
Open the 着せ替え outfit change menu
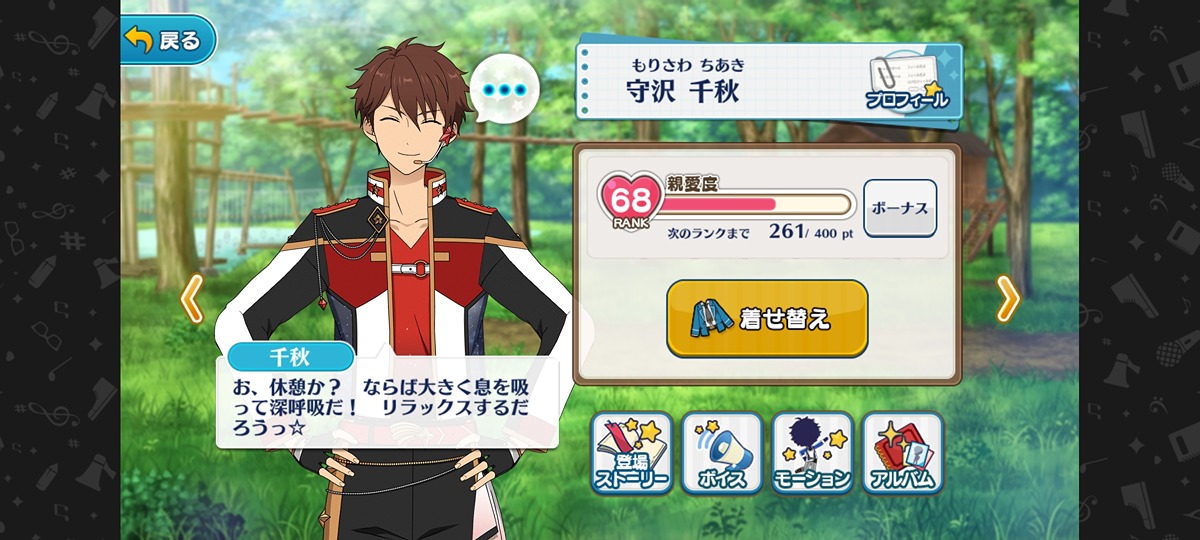pos(767,318)
